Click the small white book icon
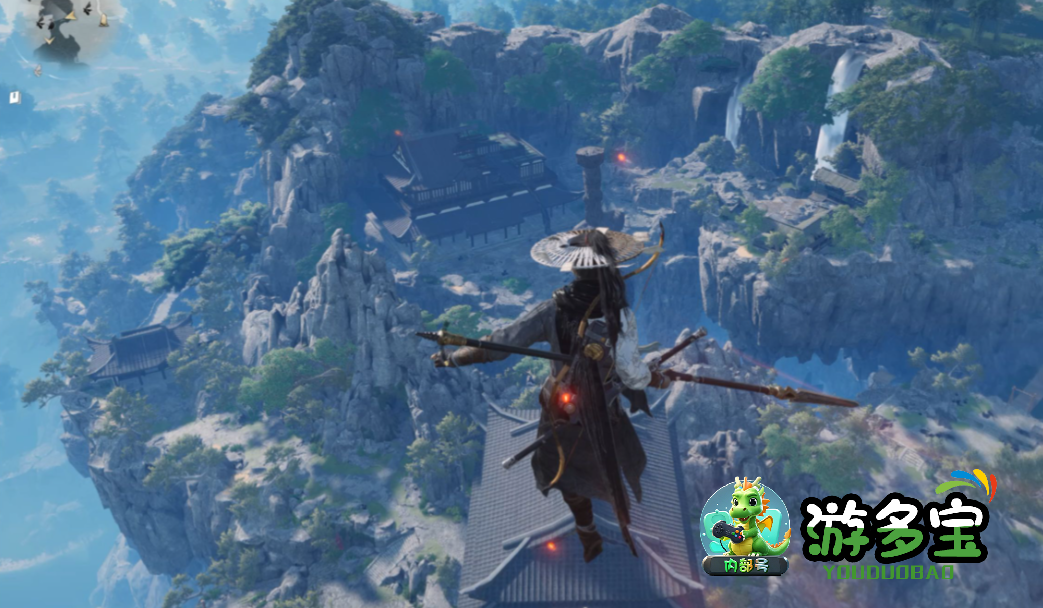 15,97
